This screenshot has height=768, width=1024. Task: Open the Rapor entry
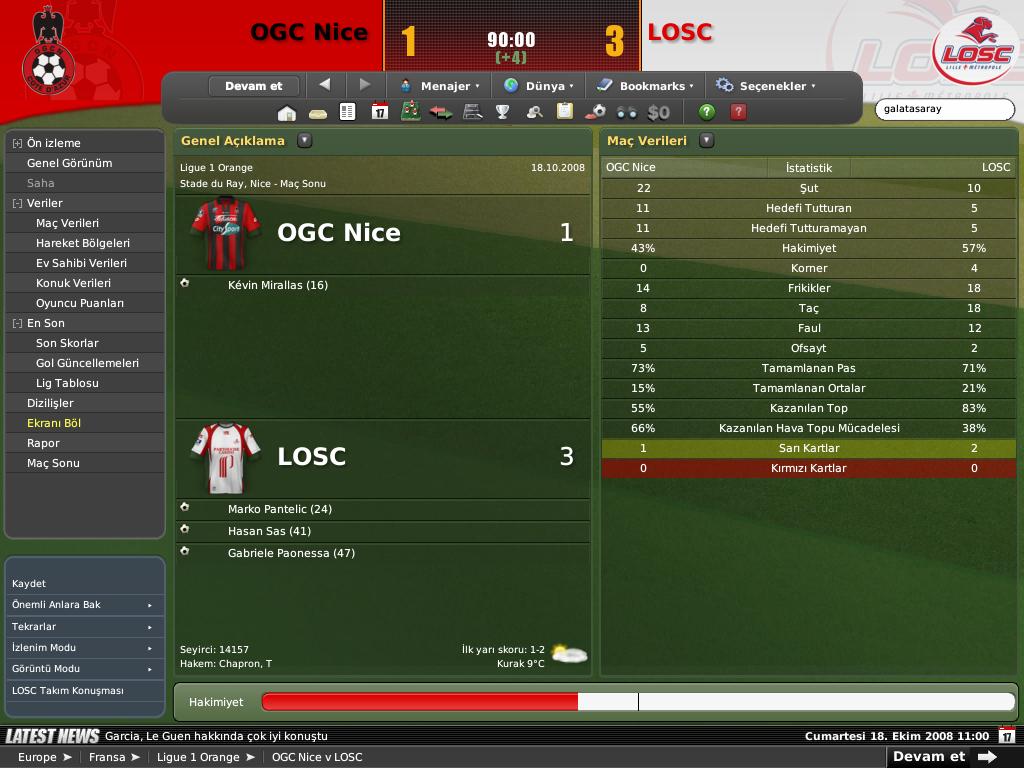[x=43, y=443]
